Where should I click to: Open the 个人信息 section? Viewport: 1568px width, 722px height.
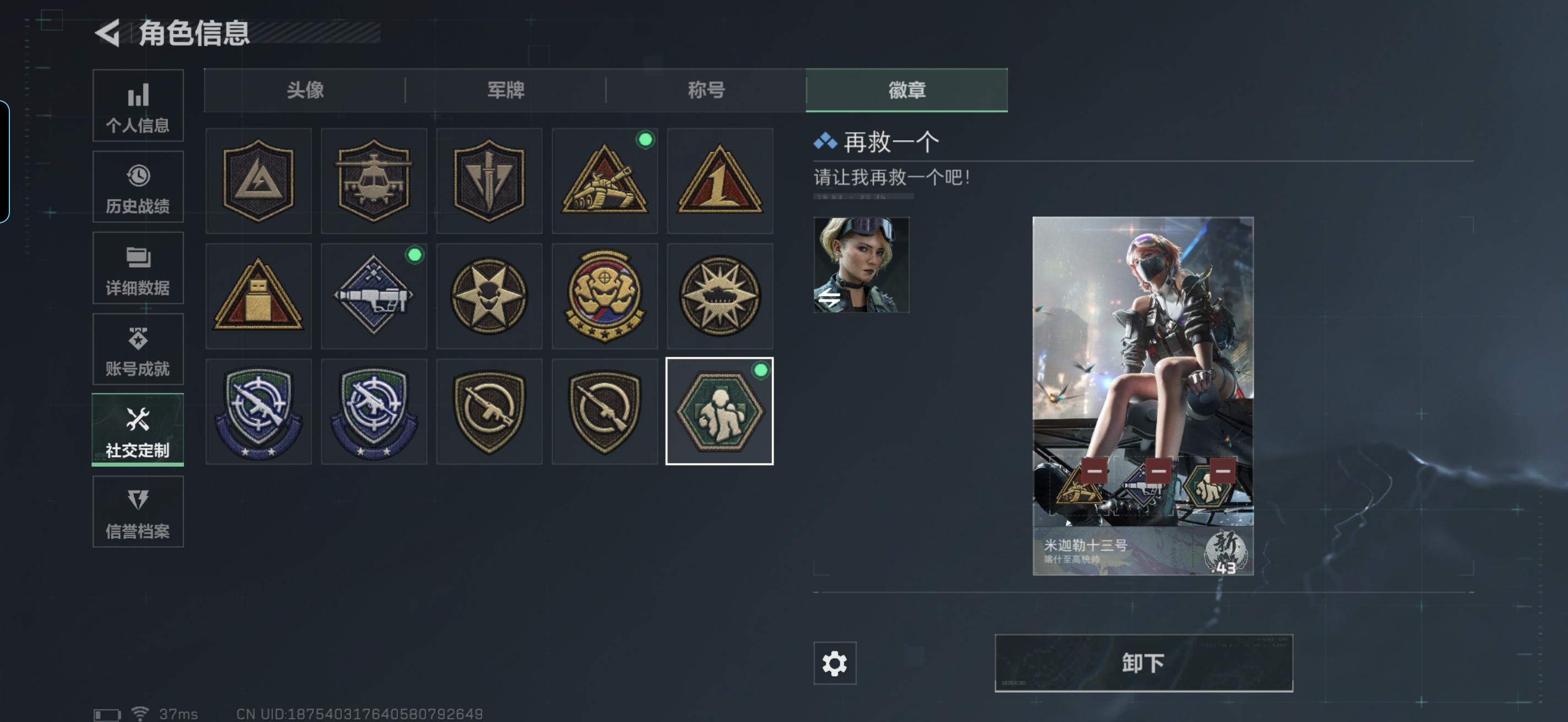pos(138,105)
